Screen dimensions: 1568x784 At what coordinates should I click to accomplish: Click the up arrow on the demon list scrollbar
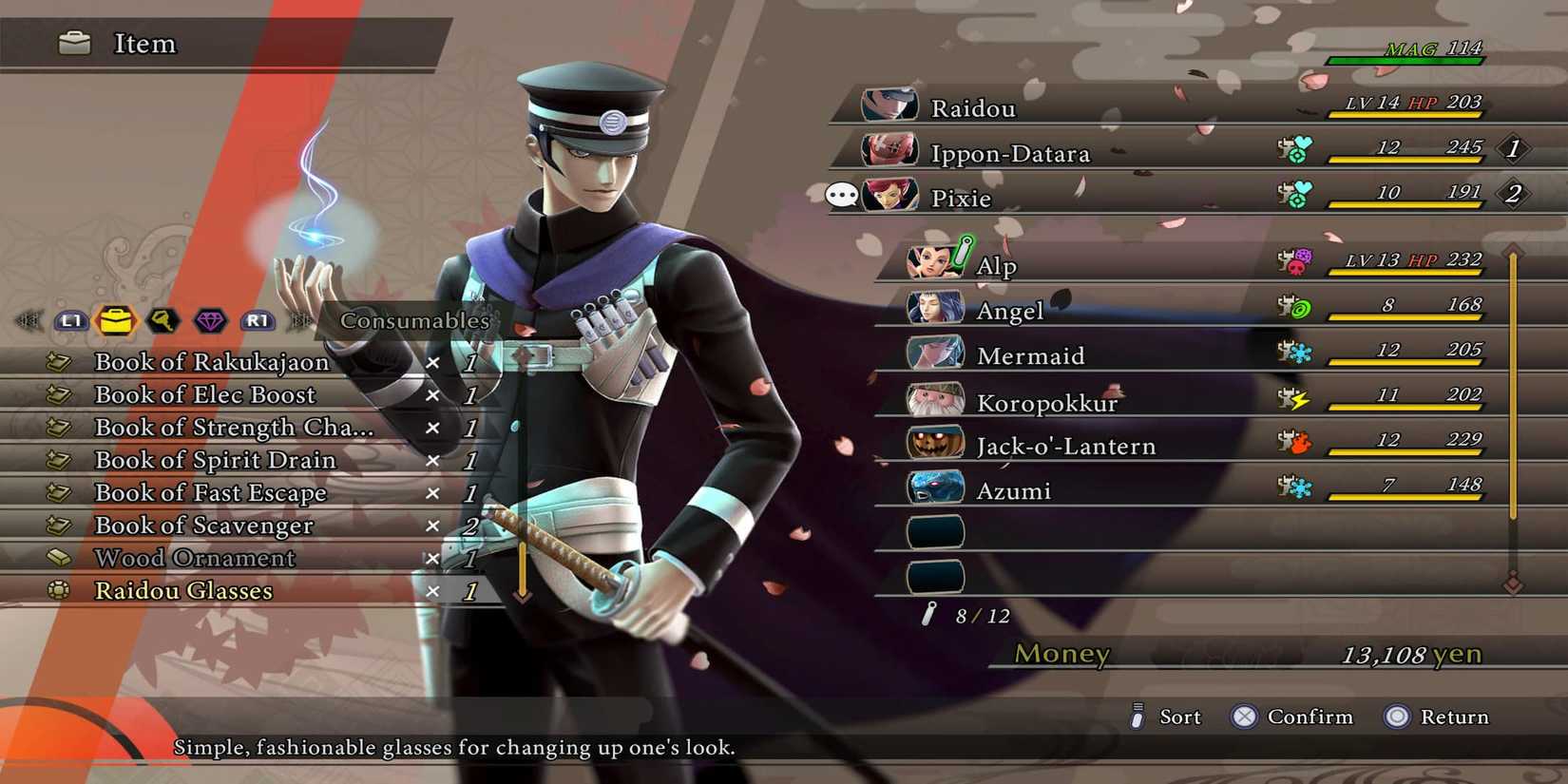[1515, 250]
